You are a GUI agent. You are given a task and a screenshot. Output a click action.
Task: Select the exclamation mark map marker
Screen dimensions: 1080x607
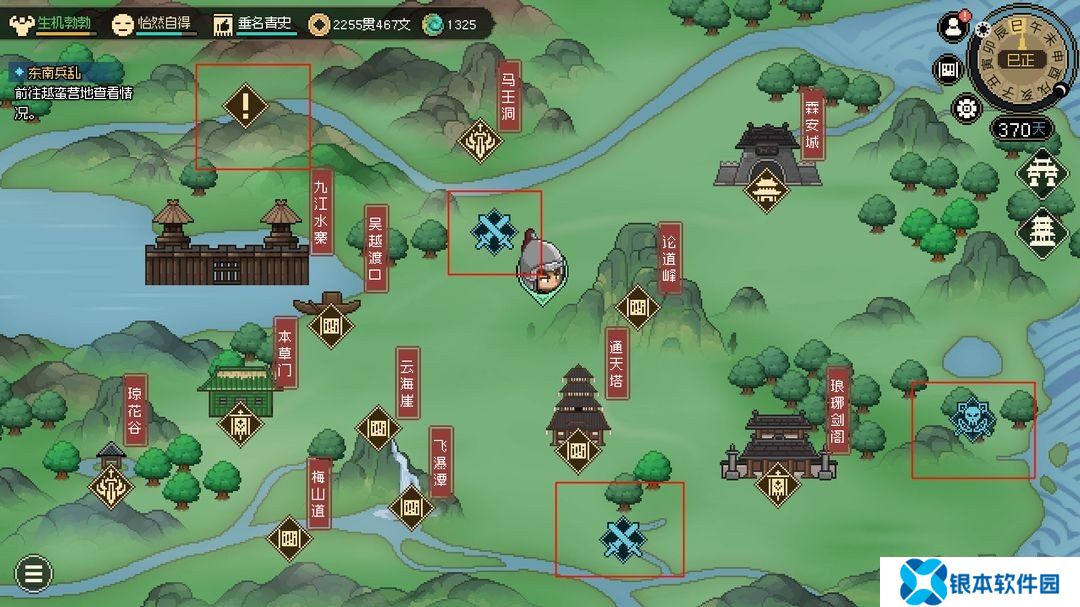tap(246, 105)
